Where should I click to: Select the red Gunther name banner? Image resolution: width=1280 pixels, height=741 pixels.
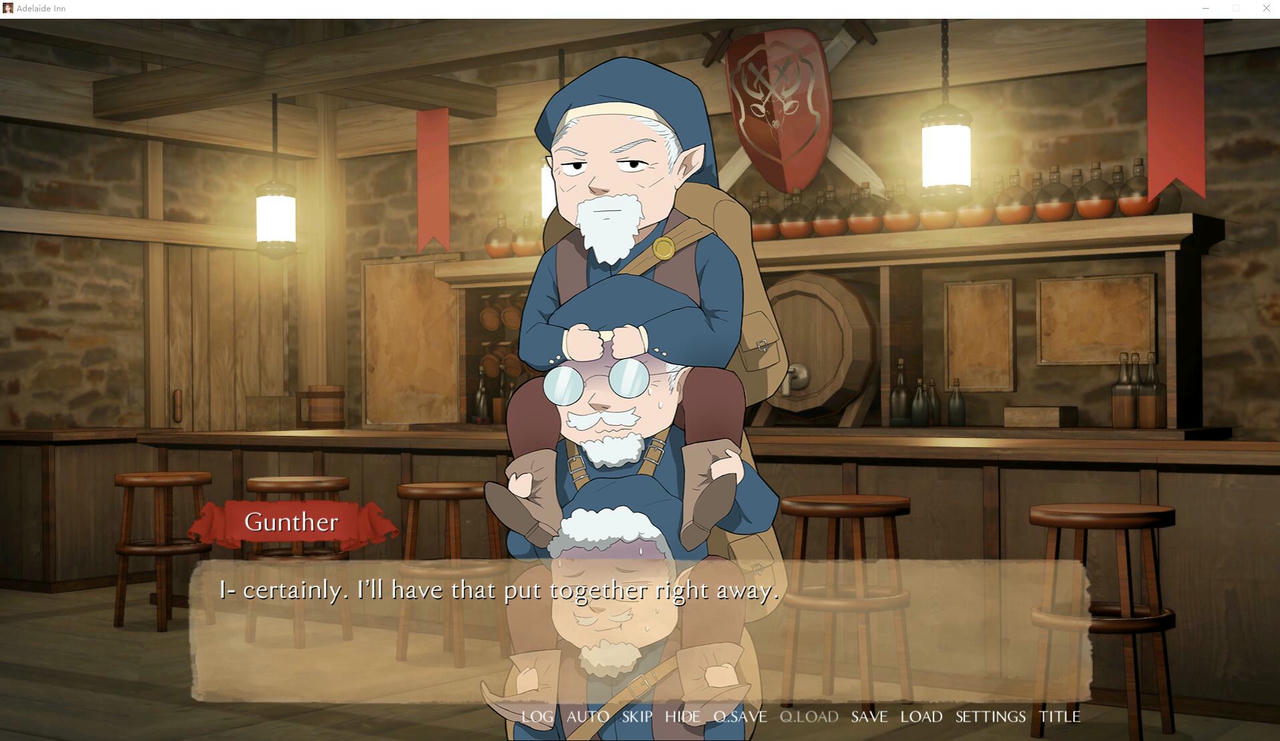point(291,521)
